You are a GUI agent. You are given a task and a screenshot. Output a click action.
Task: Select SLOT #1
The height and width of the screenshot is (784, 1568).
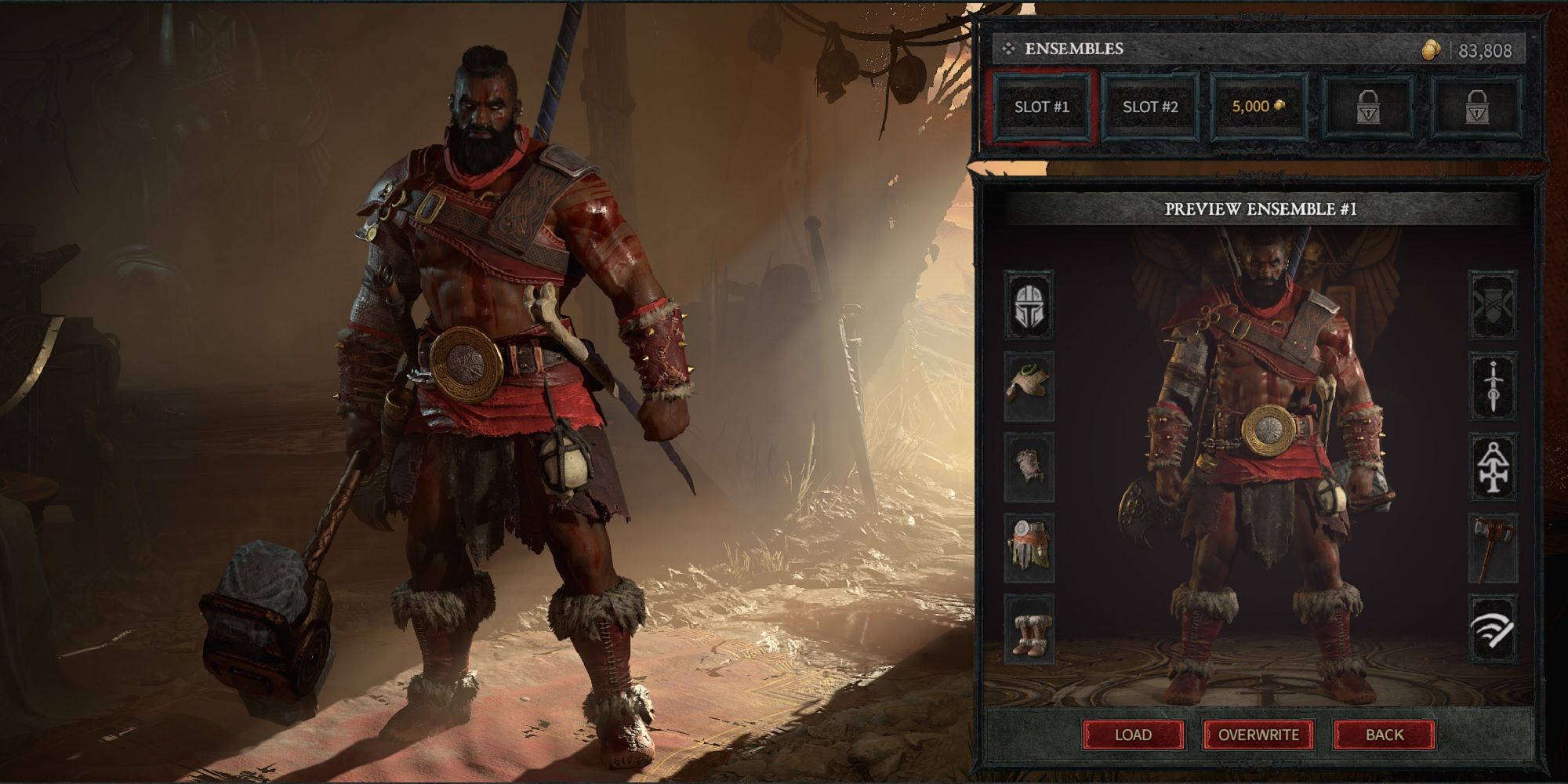click(x=1043, y=108)
